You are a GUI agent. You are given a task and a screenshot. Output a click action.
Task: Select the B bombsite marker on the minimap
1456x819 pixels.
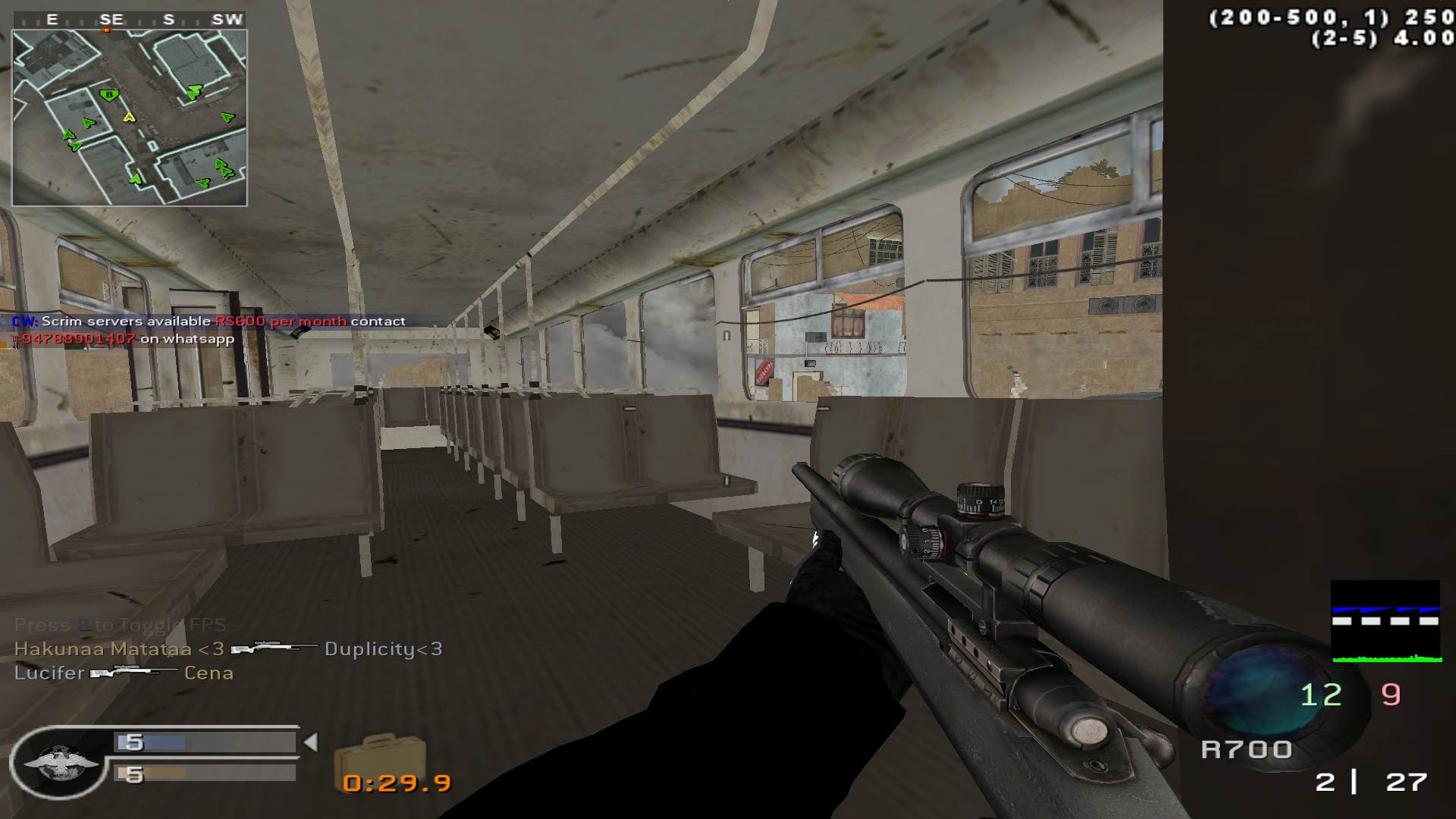109,95
